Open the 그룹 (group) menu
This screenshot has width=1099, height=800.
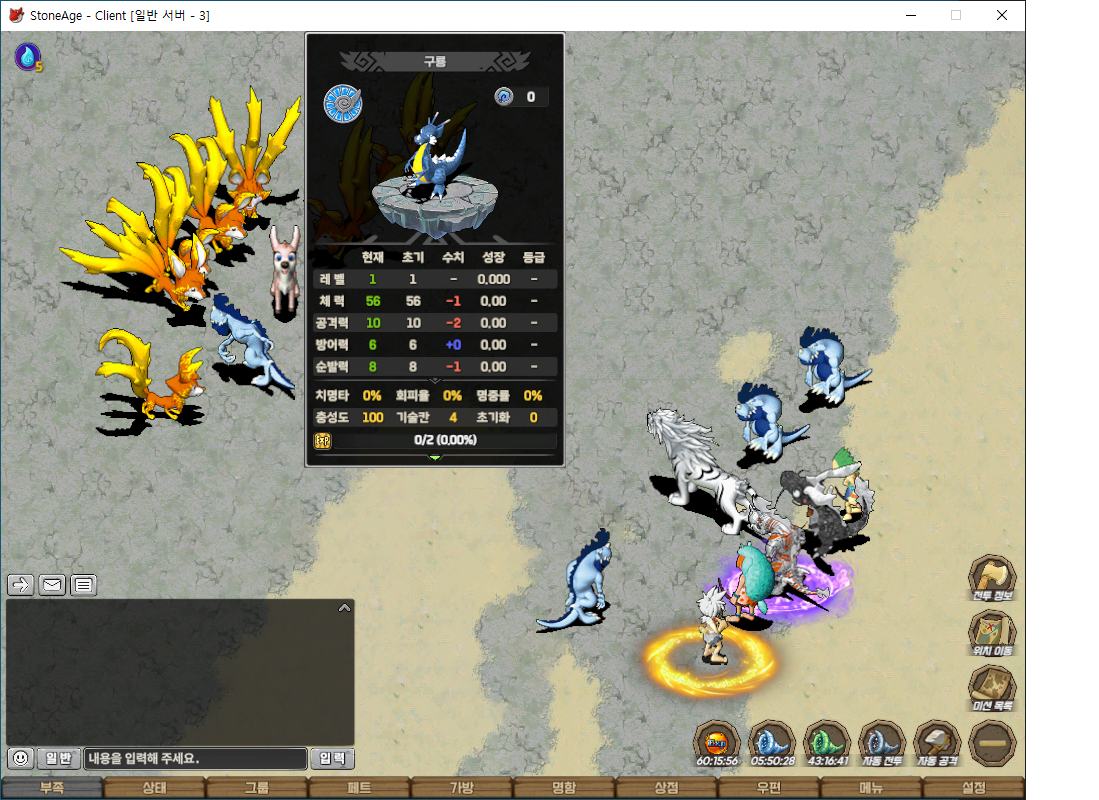click(x=257, y=788)
